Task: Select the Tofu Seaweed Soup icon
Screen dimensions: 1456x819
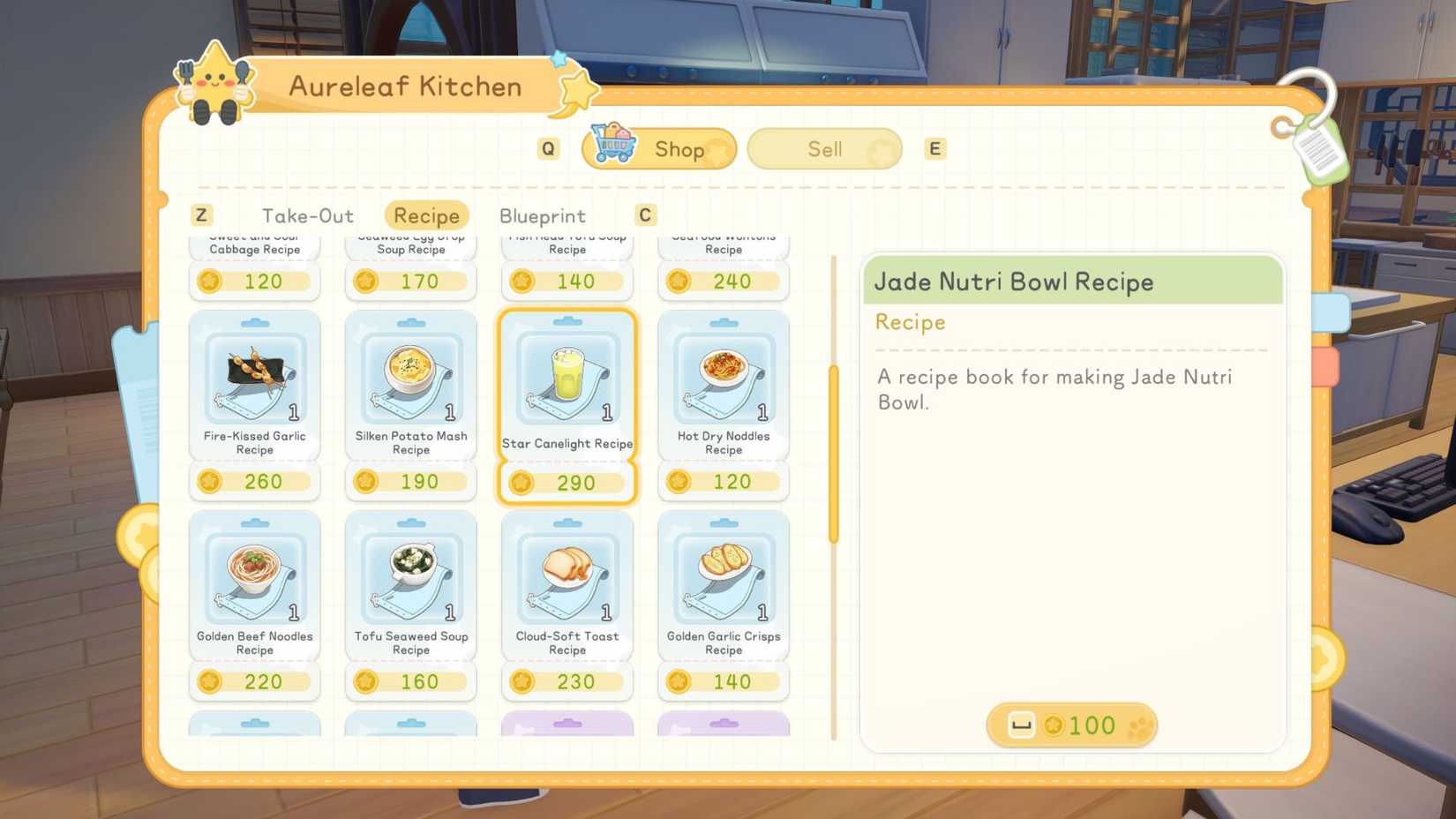Action: click(x=411, y=574)
